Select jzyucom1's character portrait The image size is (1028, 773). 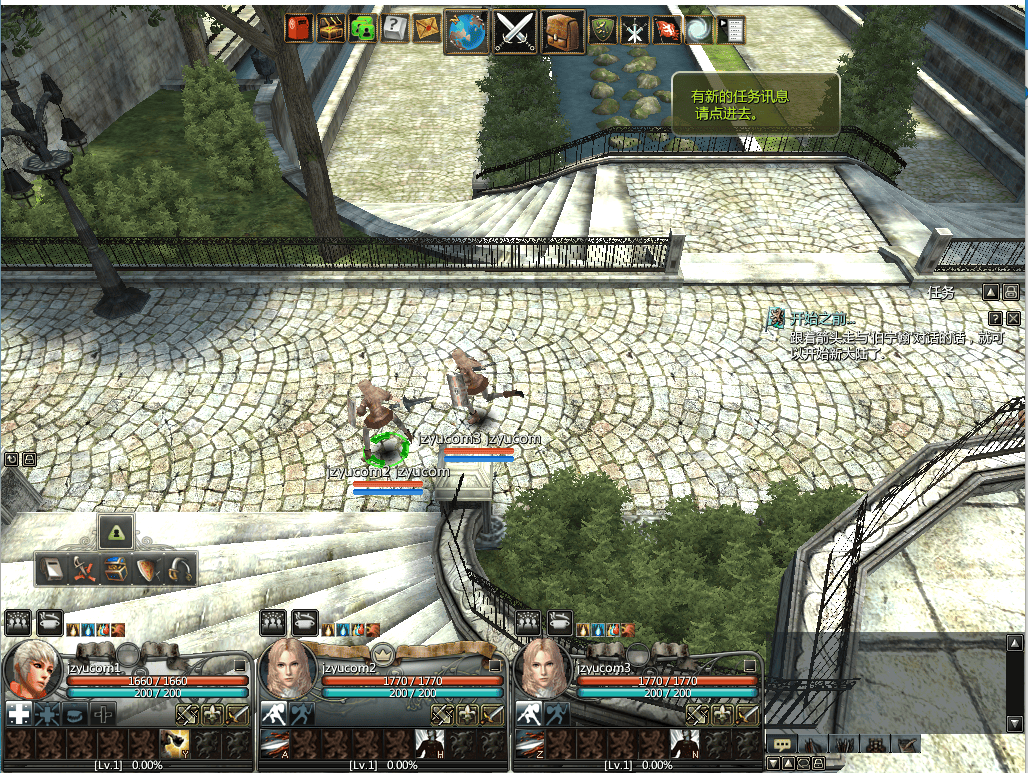pyautogui.click(x=31, y=670)
